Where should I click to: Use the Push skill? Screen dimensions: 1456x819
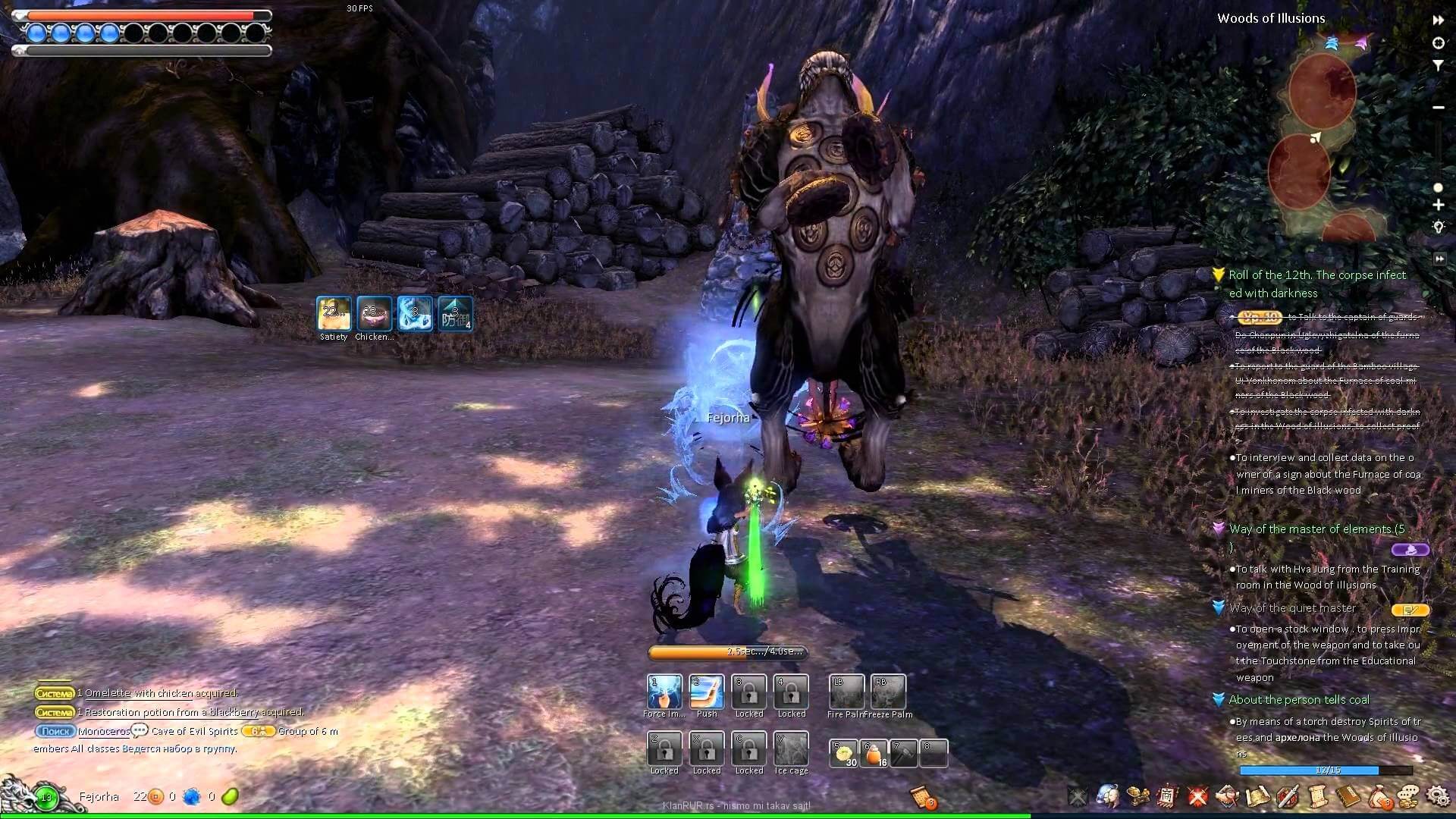707,692
